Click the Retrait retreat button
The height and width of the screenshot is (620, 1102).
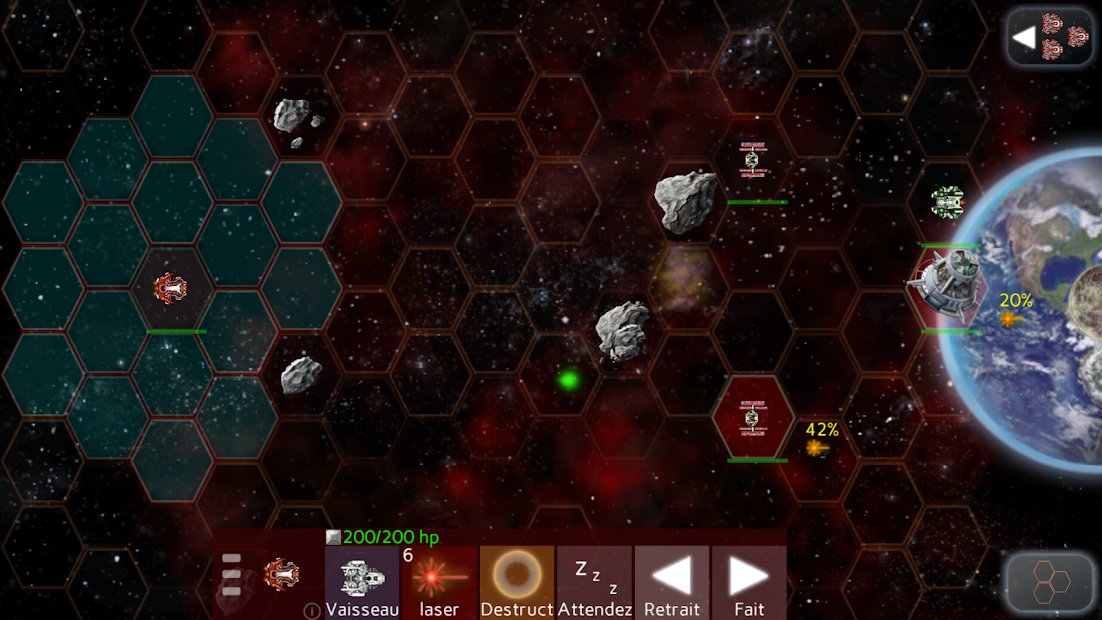tap(671, 582)
